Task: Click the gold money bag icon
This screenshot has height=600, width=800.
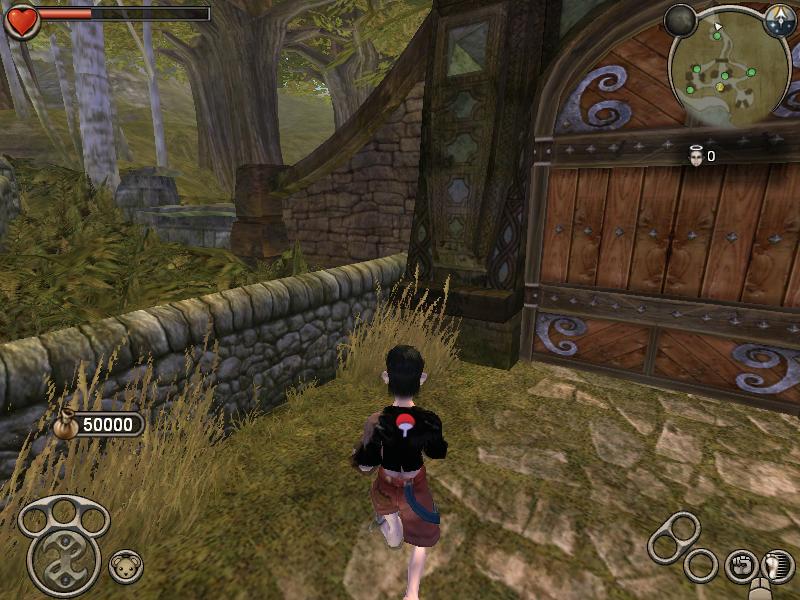Action: pyautogui.click(x=67, y=424)
